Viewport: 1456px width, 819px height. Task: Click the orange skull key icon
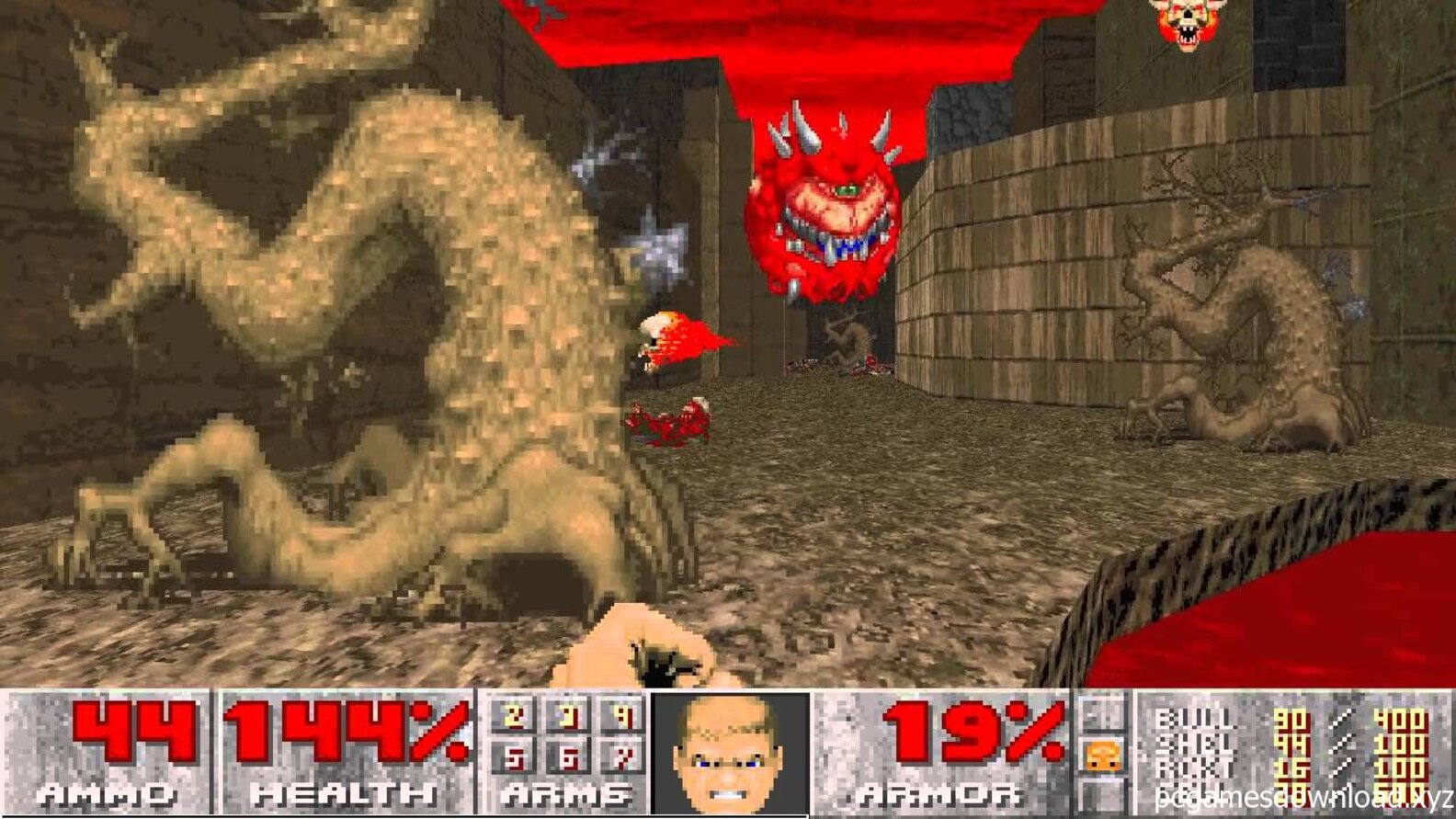1102,756
